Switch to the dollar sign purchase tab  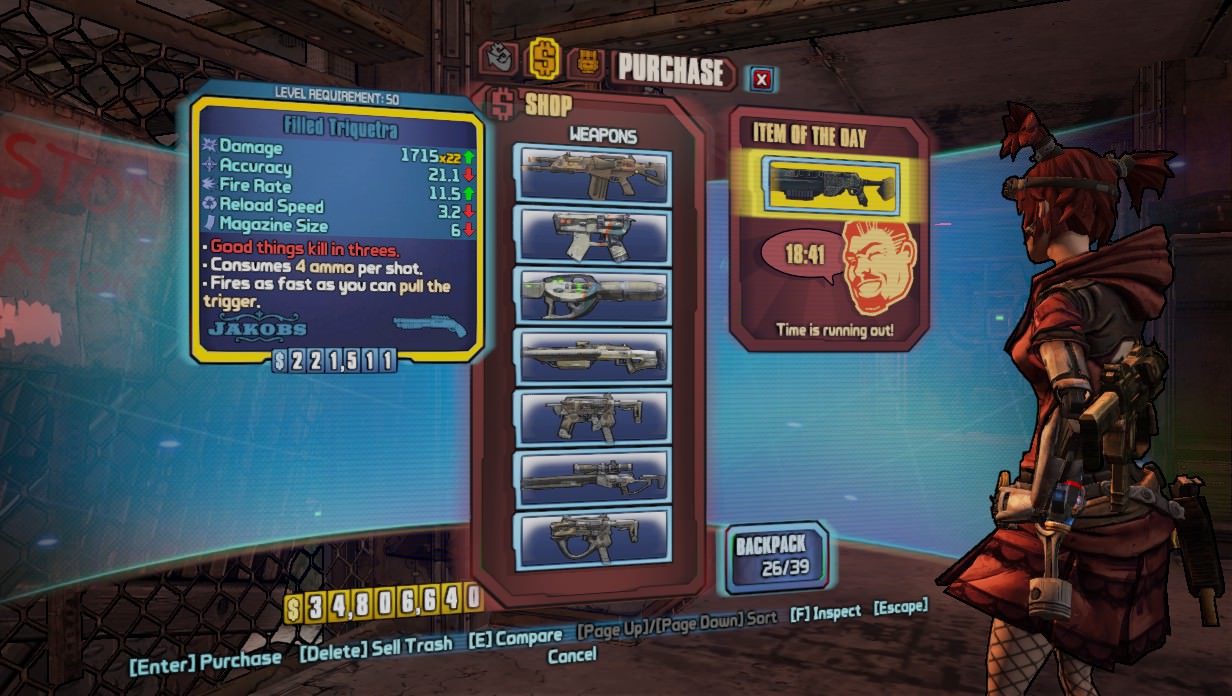(543, 58)
